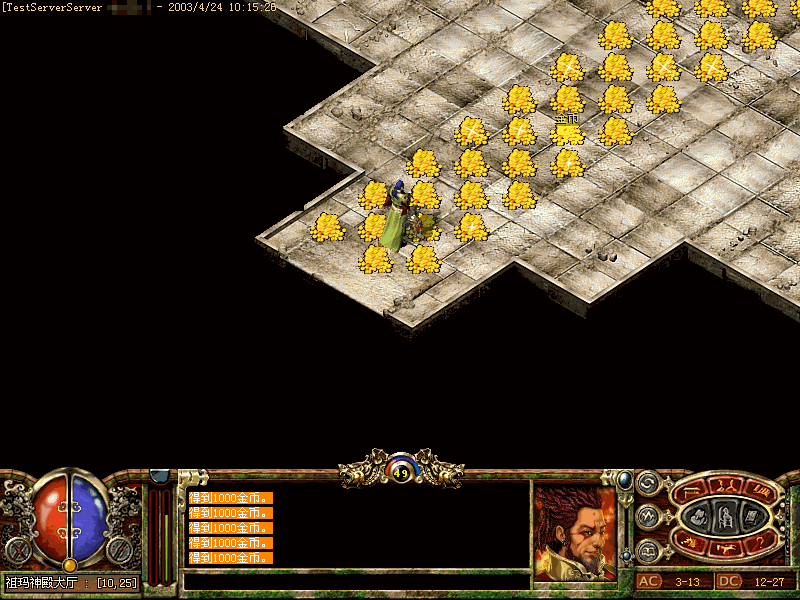Click the slashed round button right of orb
The image size is (800, 600).
point(122,549)
